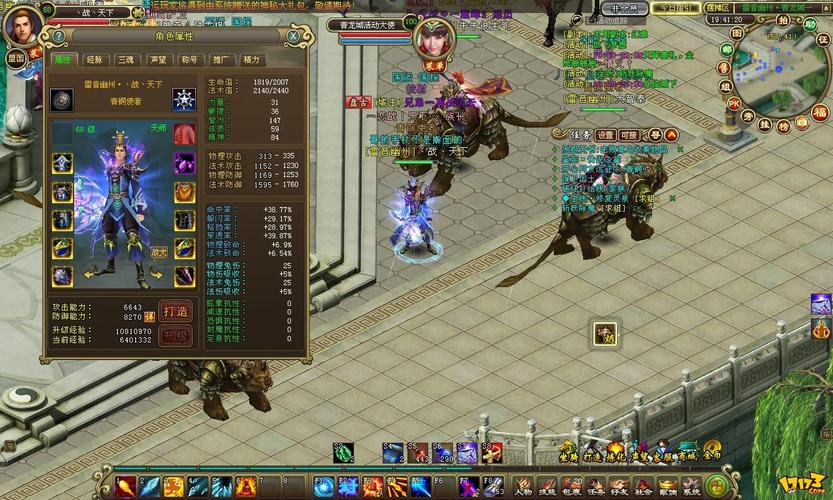Open the 人物 character menu button
Image resolution: width=833 pixels, height=500 pixels.
point(522,485)
